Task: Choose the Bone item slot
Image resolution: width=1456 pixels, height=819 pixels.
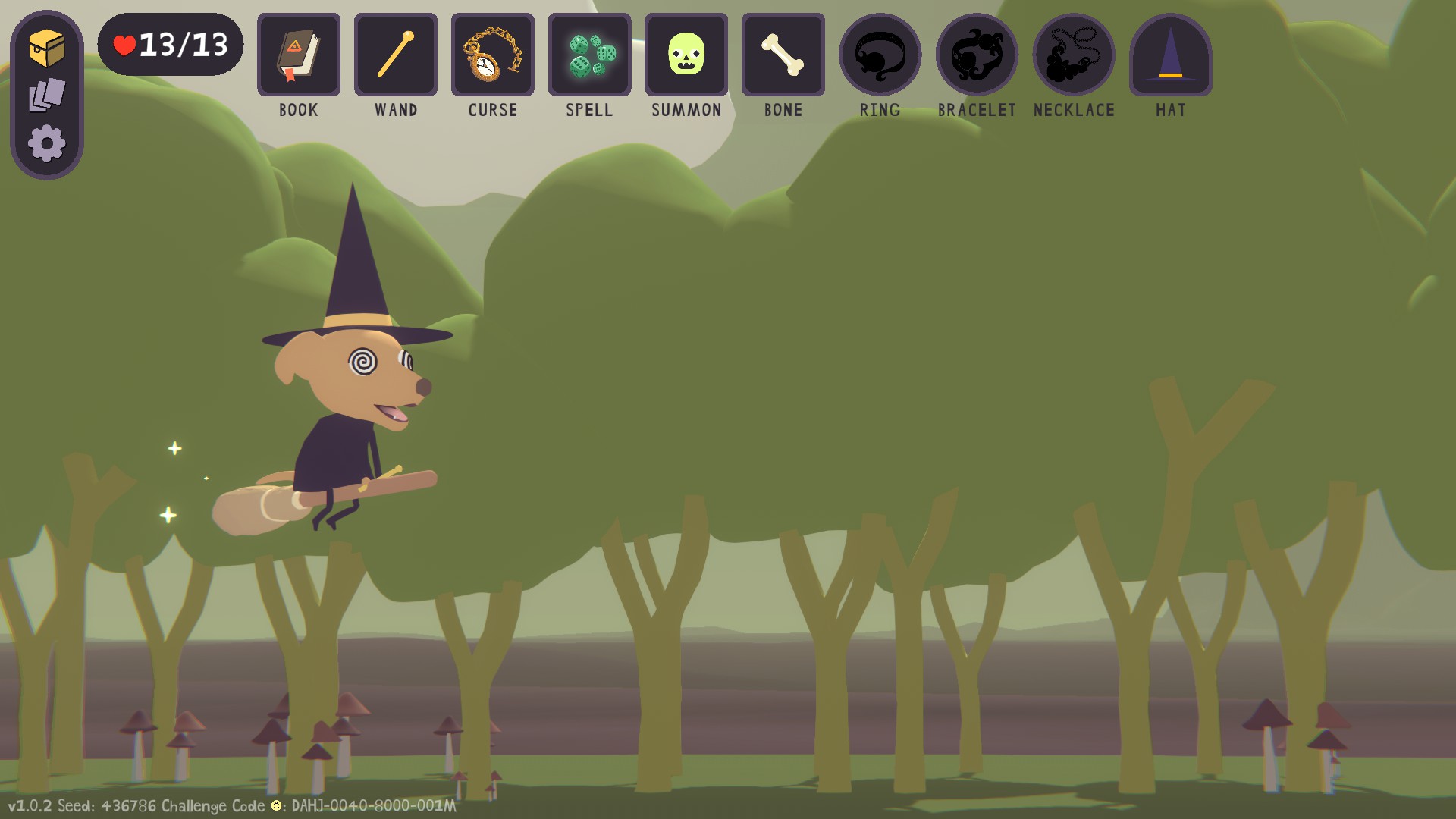Action: 783,55
